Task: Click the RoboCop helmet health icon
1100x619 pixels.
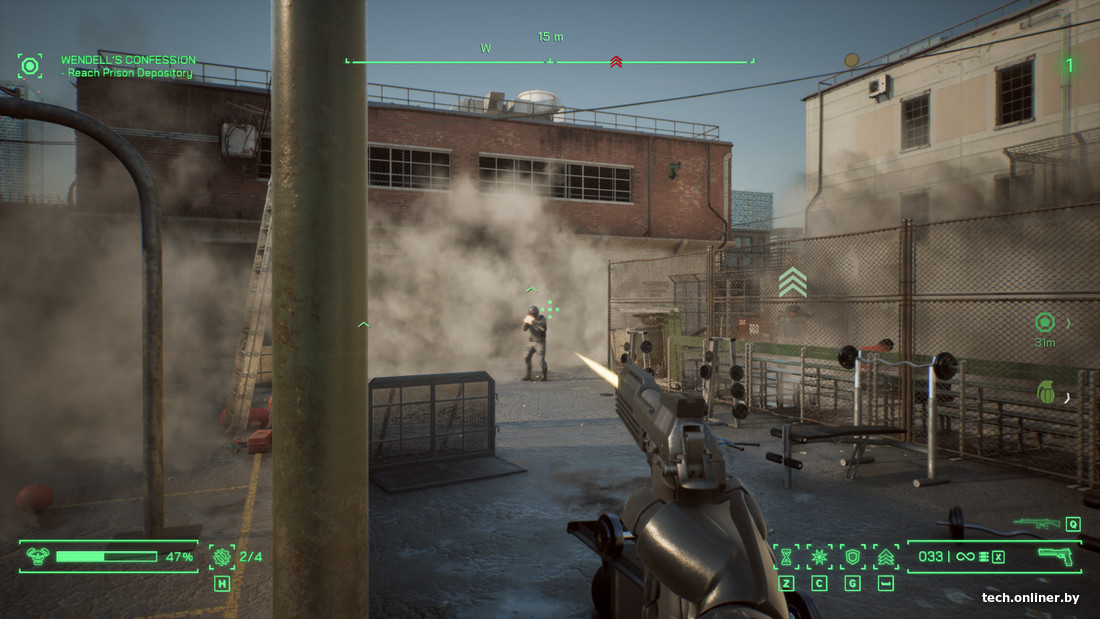Action: [38, 557]
